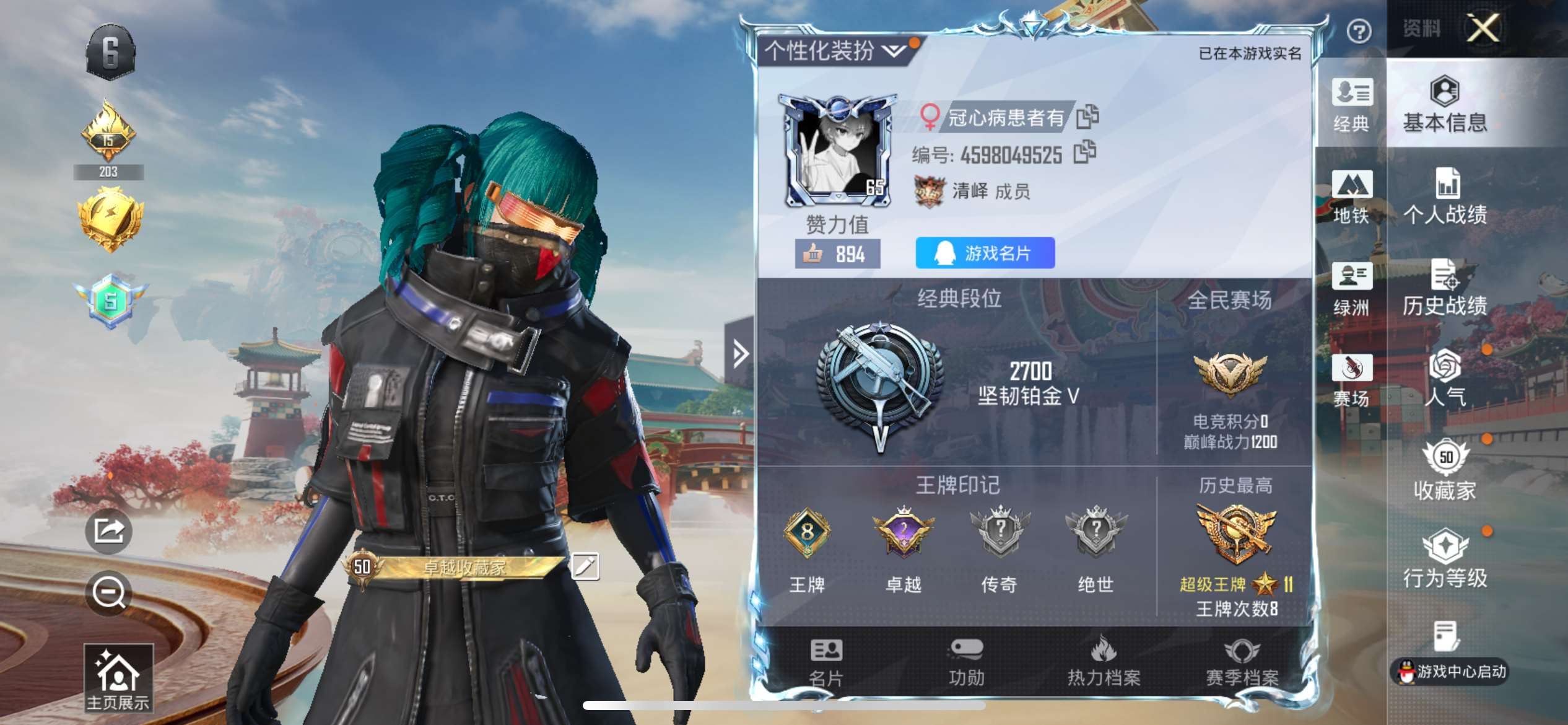Click the share arrow icon
Image resolution: width=1568 pixels, height=725 pixels.
click(109, 531)
